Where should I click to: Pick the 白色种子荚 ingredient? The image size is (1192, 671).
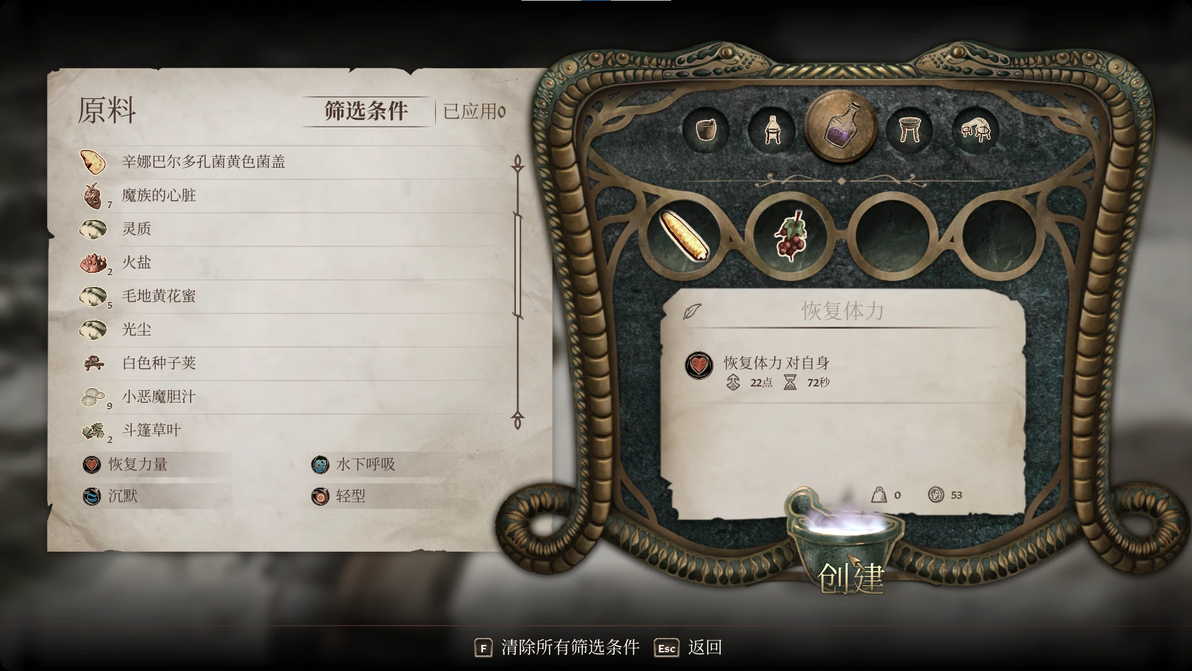[x=159, y=363]
